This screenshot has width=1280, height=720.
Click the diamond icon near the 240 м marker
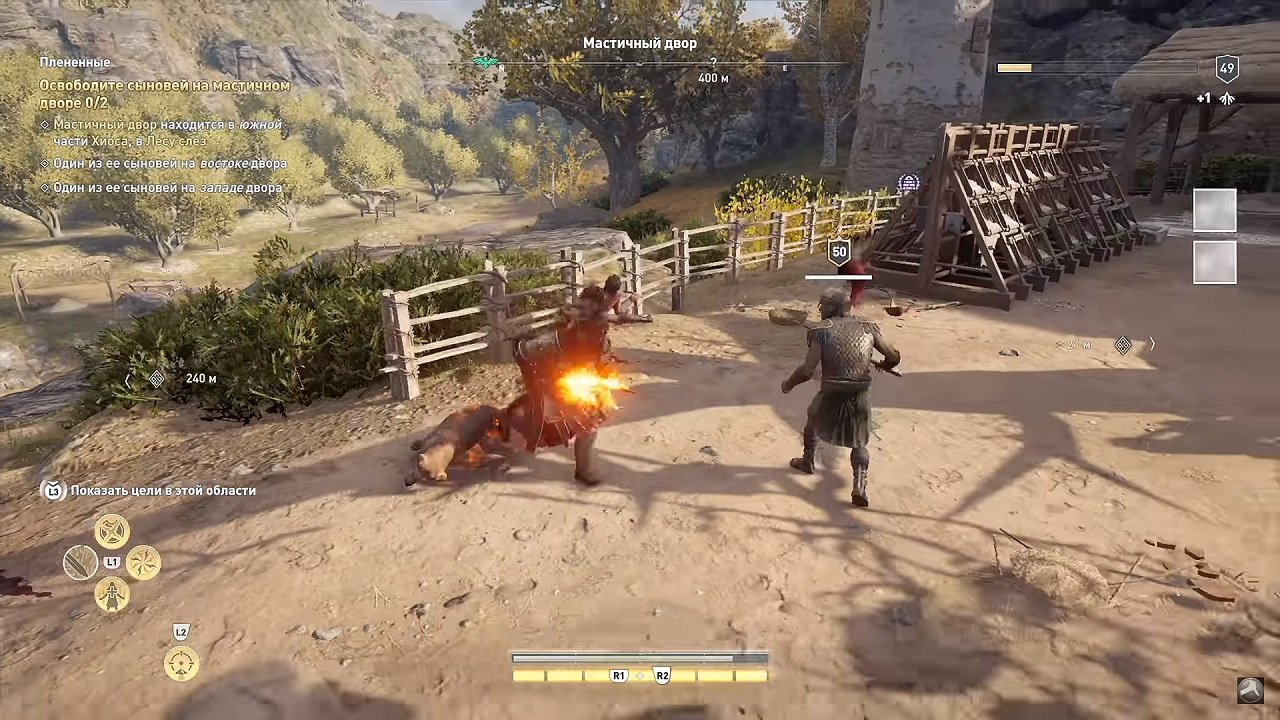click(x=156, y=378)
